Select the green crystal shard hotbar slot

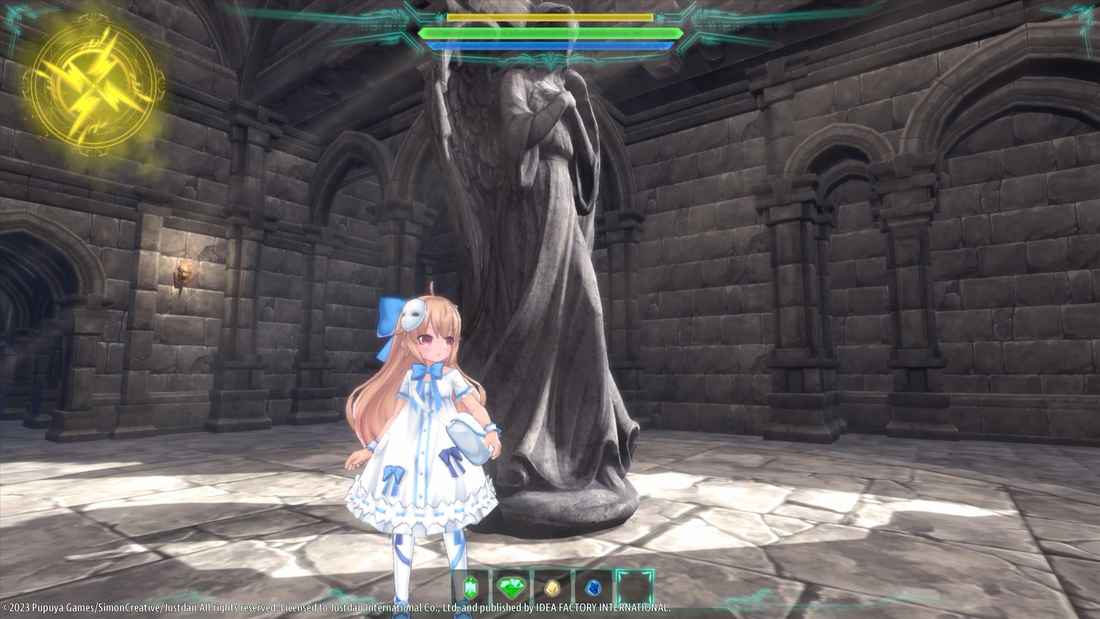pyautogui.click(x=471, y=586)
